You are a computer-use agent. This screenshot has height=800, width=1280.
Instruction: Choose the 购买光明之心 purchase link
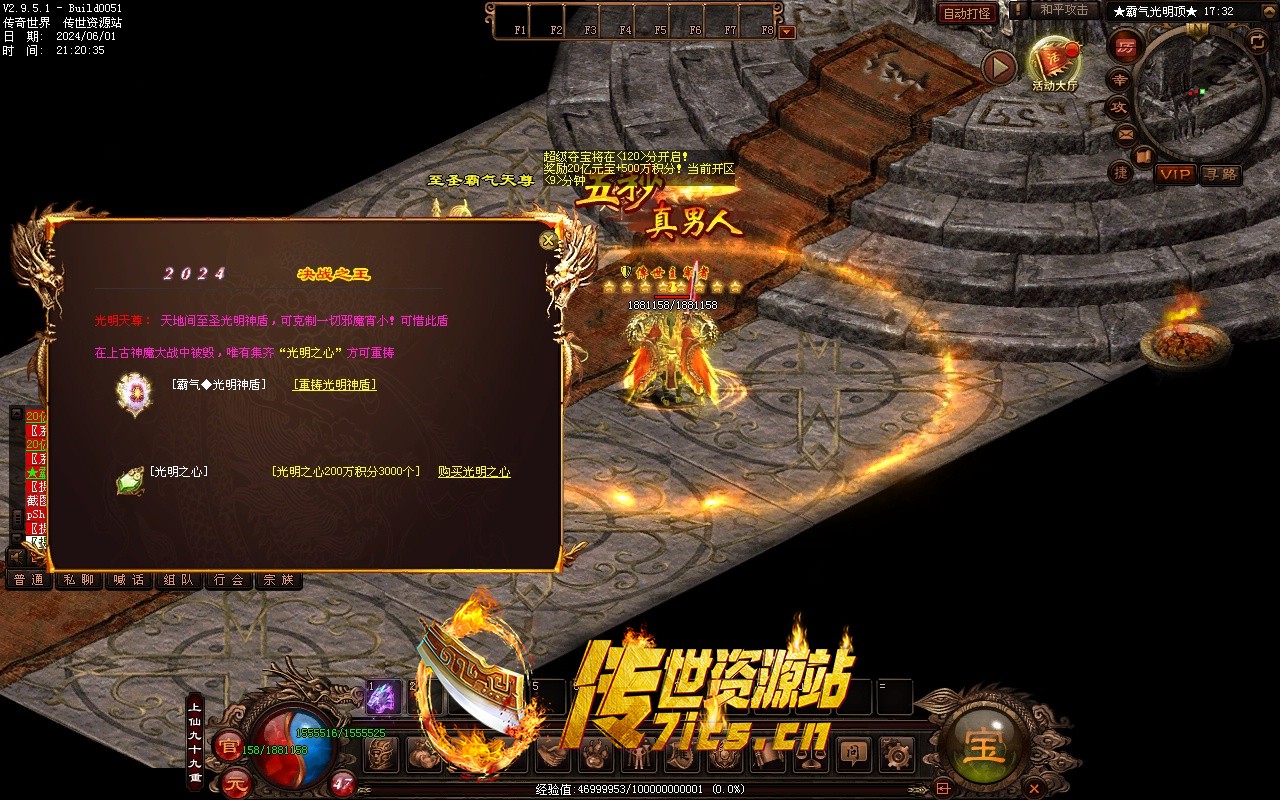coord(474,471)
